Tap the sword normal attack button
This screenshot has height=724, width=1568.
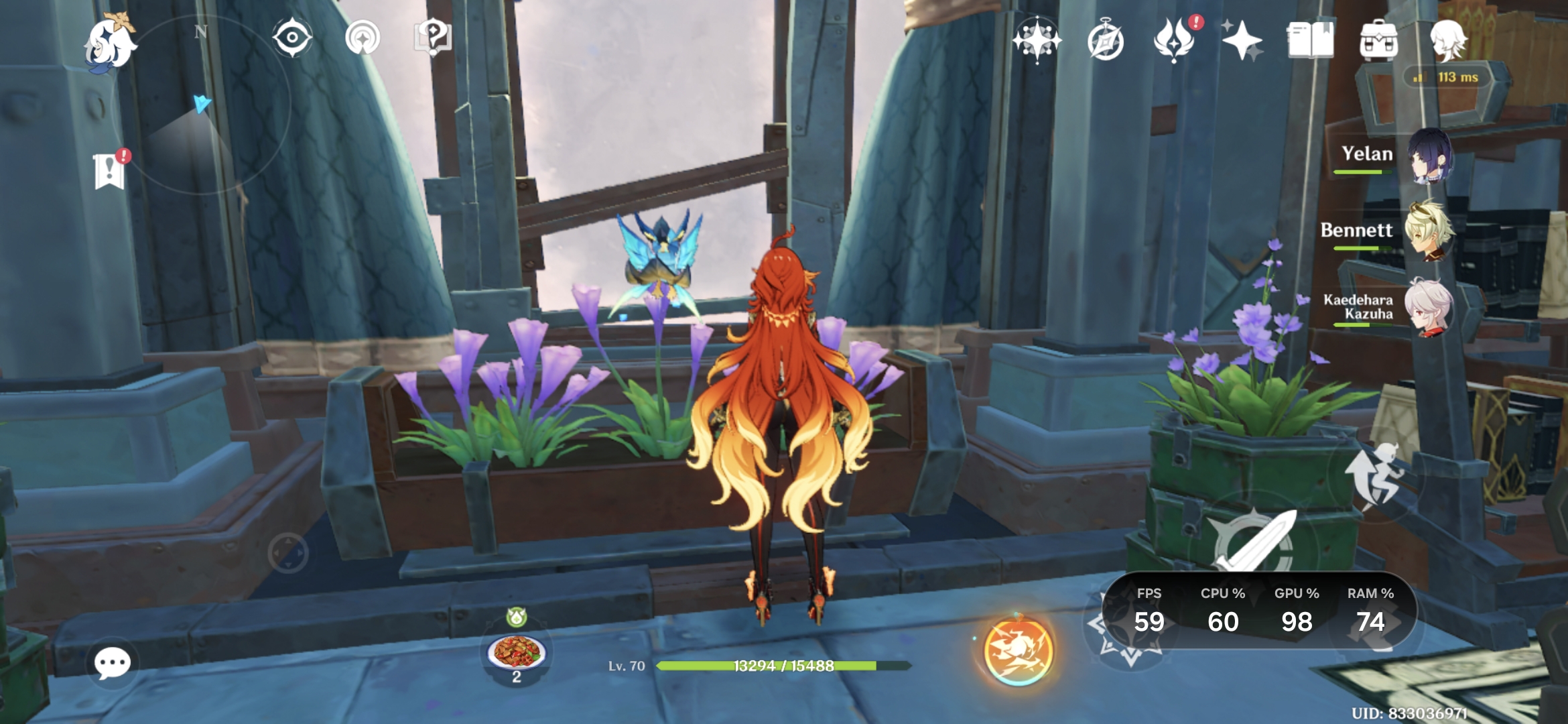1253,543
